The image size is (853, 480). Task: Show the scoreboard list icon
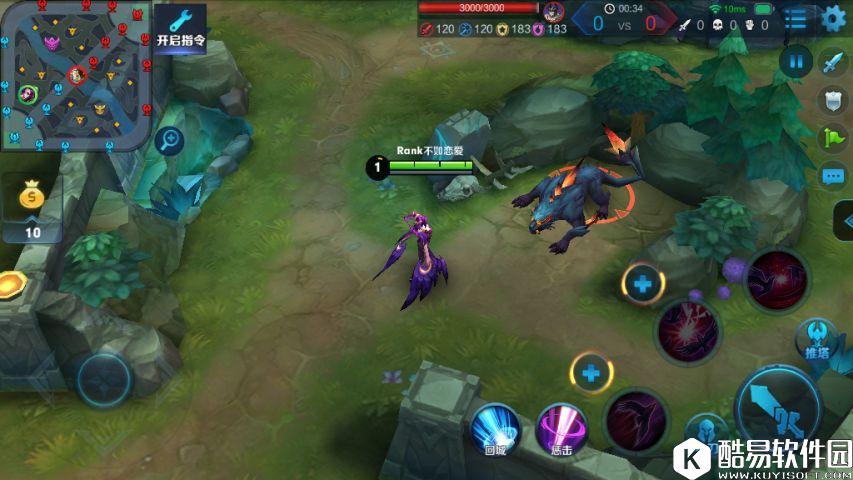796,17
